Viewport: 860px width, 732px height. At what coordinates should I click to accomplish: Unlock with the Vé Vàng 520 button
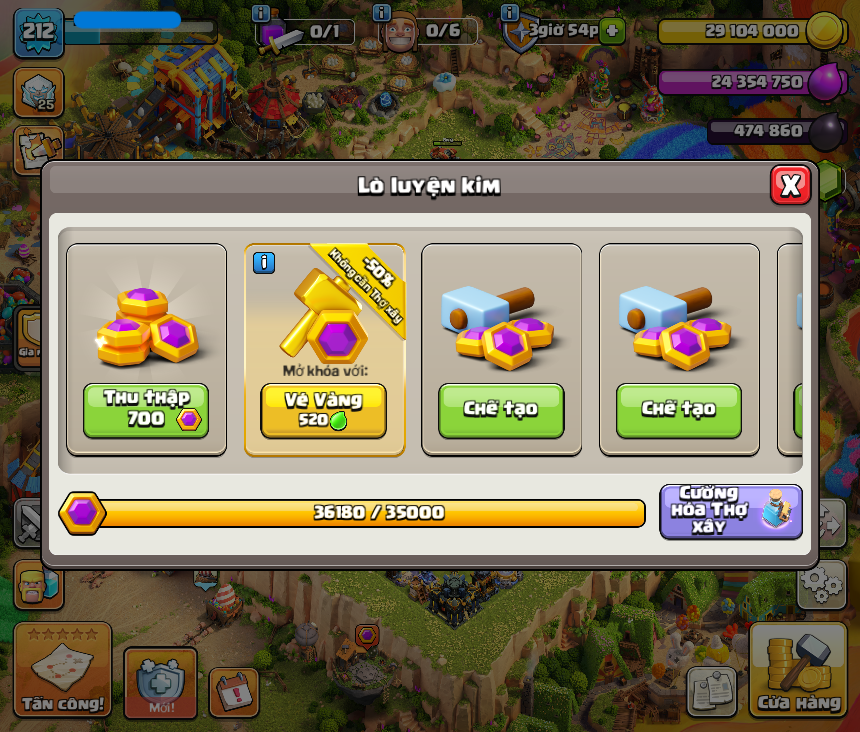(323, 410)
